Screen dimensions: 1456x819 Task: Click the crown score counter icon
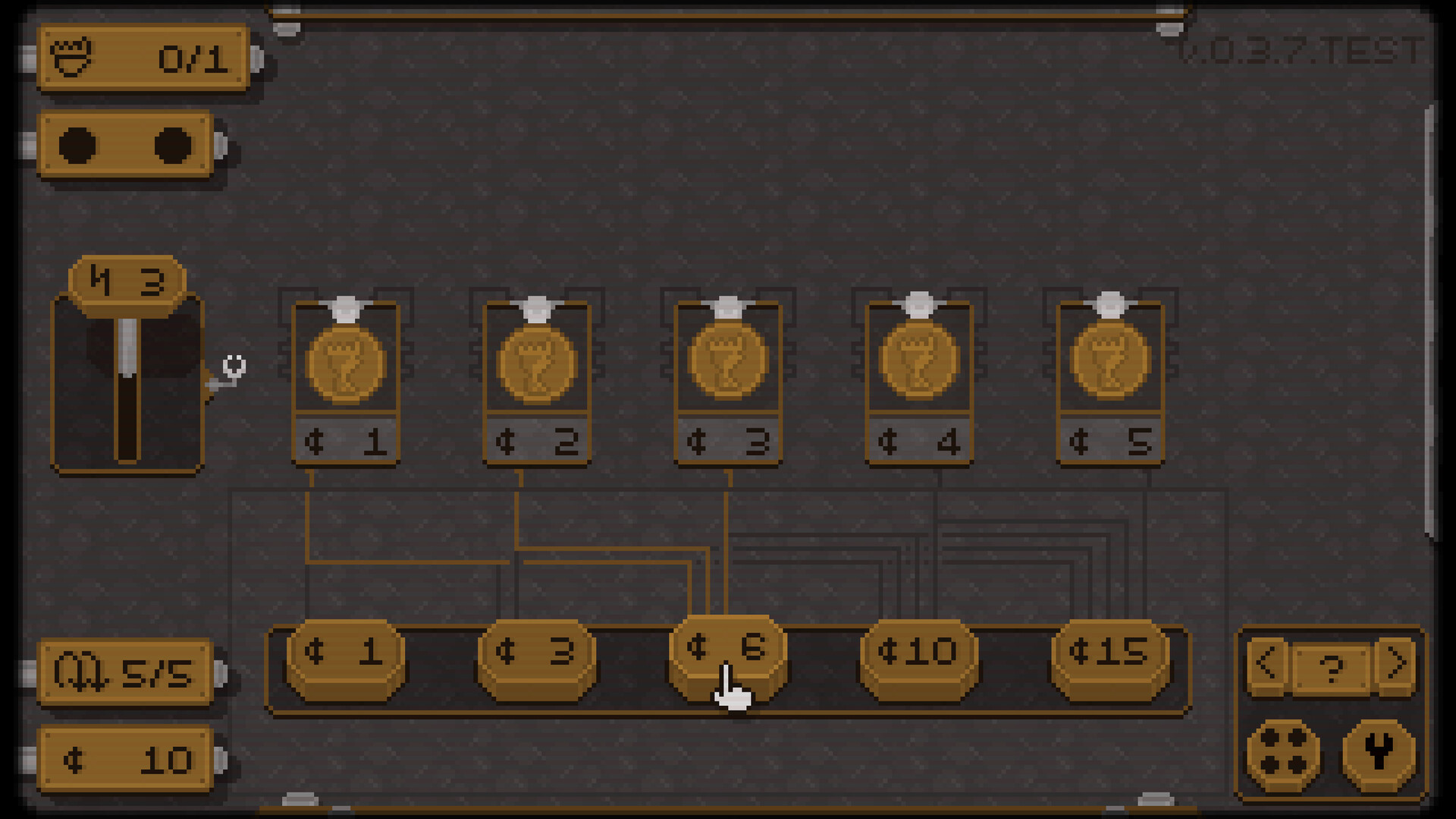click(x=72, y=58)
